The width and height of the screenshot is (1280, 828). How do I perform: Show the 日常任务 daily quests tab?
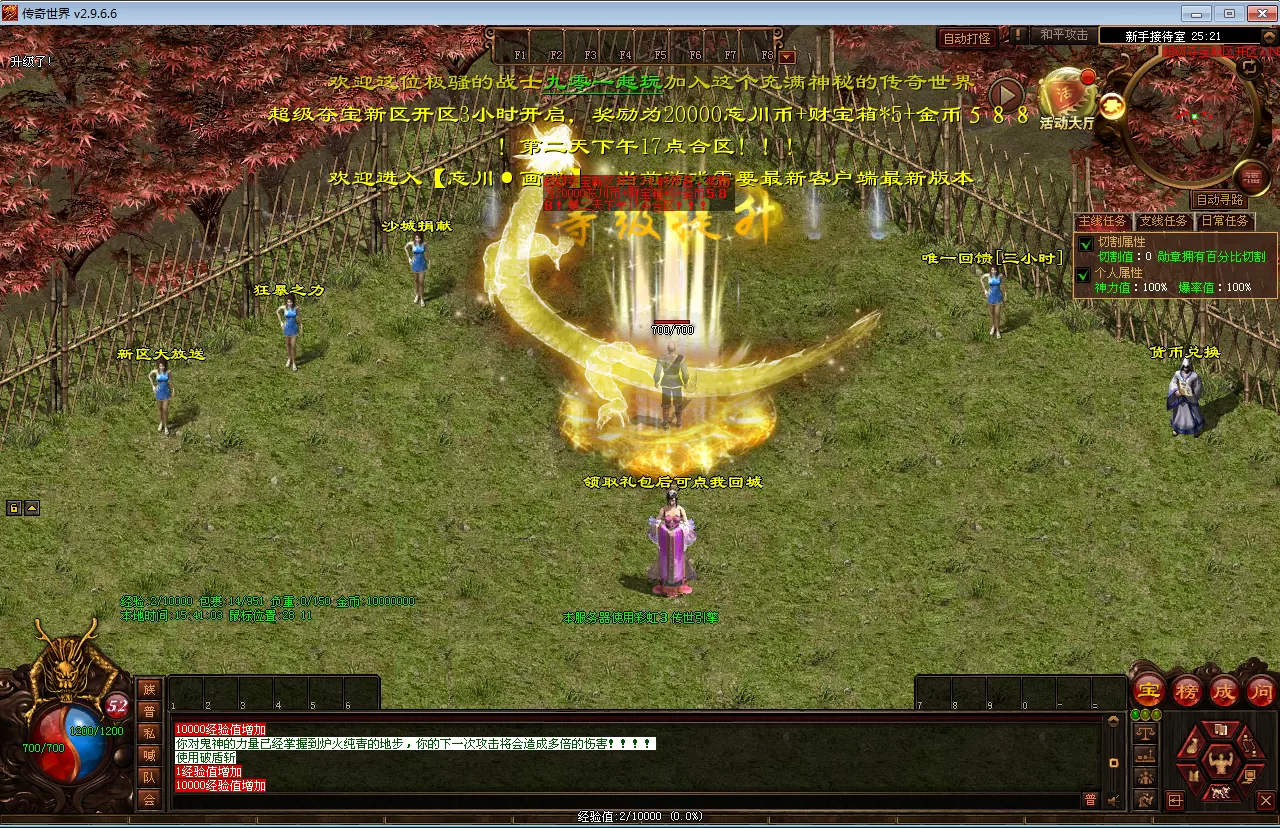[1224, 221]
